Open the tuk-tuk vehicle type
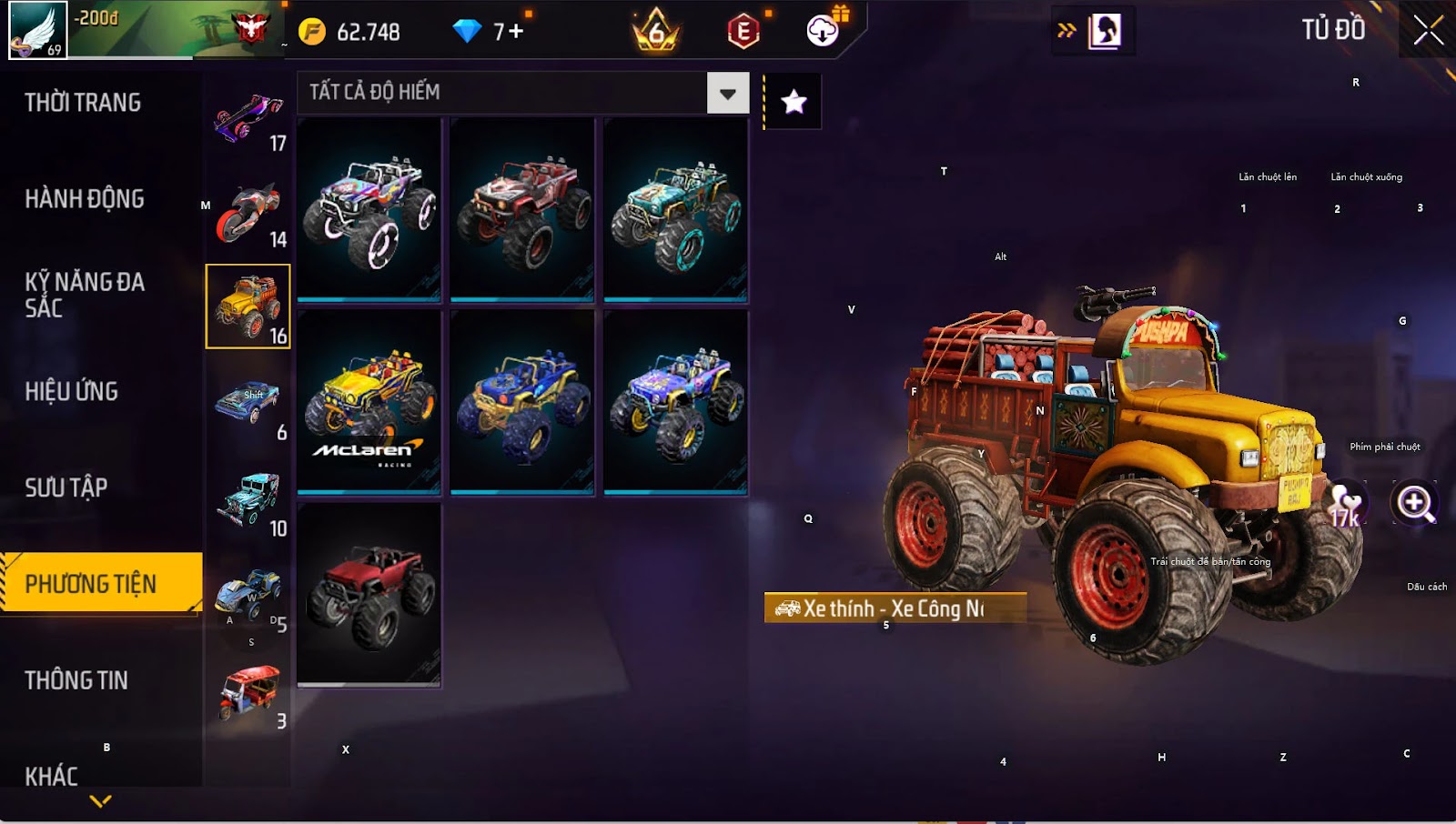This screenshot has width=1456, height=824. coord(248,696)
